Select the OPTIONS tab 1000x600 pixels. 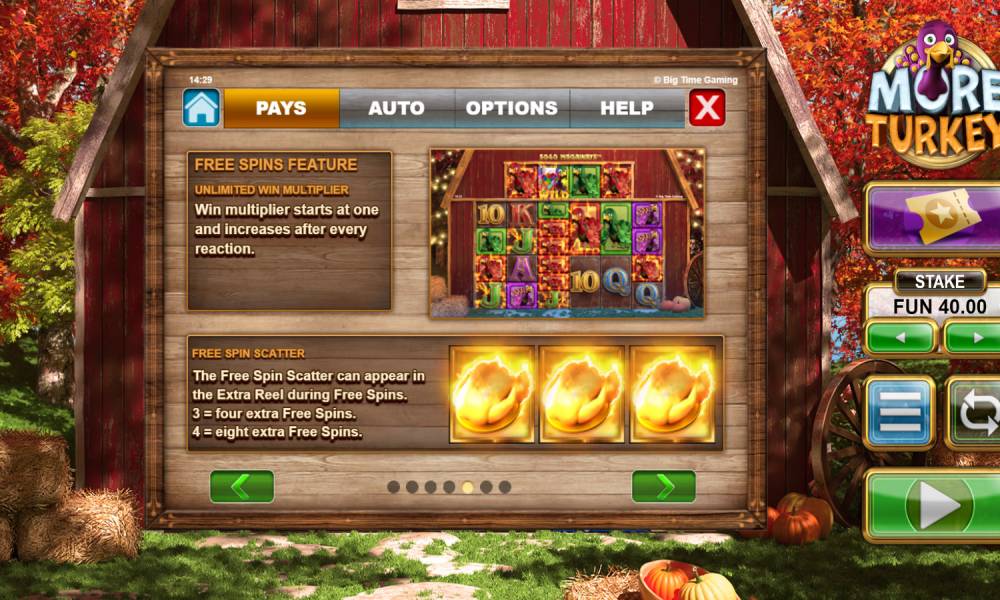click(512, 108)
